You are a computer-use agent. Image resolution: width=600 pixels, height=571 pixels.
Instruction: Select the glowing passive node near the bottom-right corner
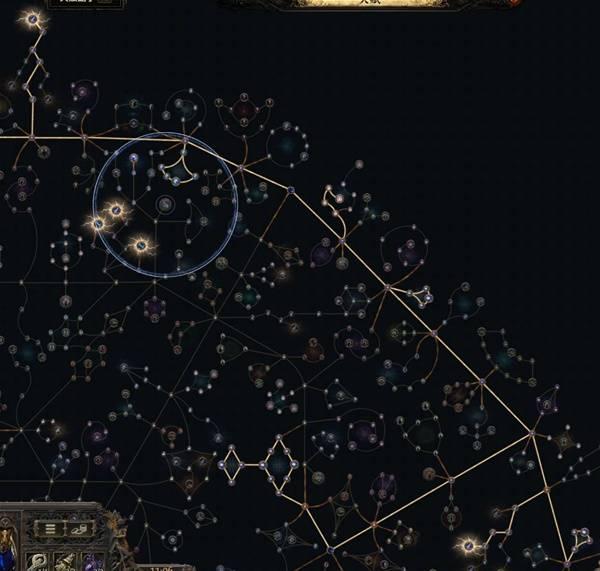pyautogui.click(x=468, y=546)
